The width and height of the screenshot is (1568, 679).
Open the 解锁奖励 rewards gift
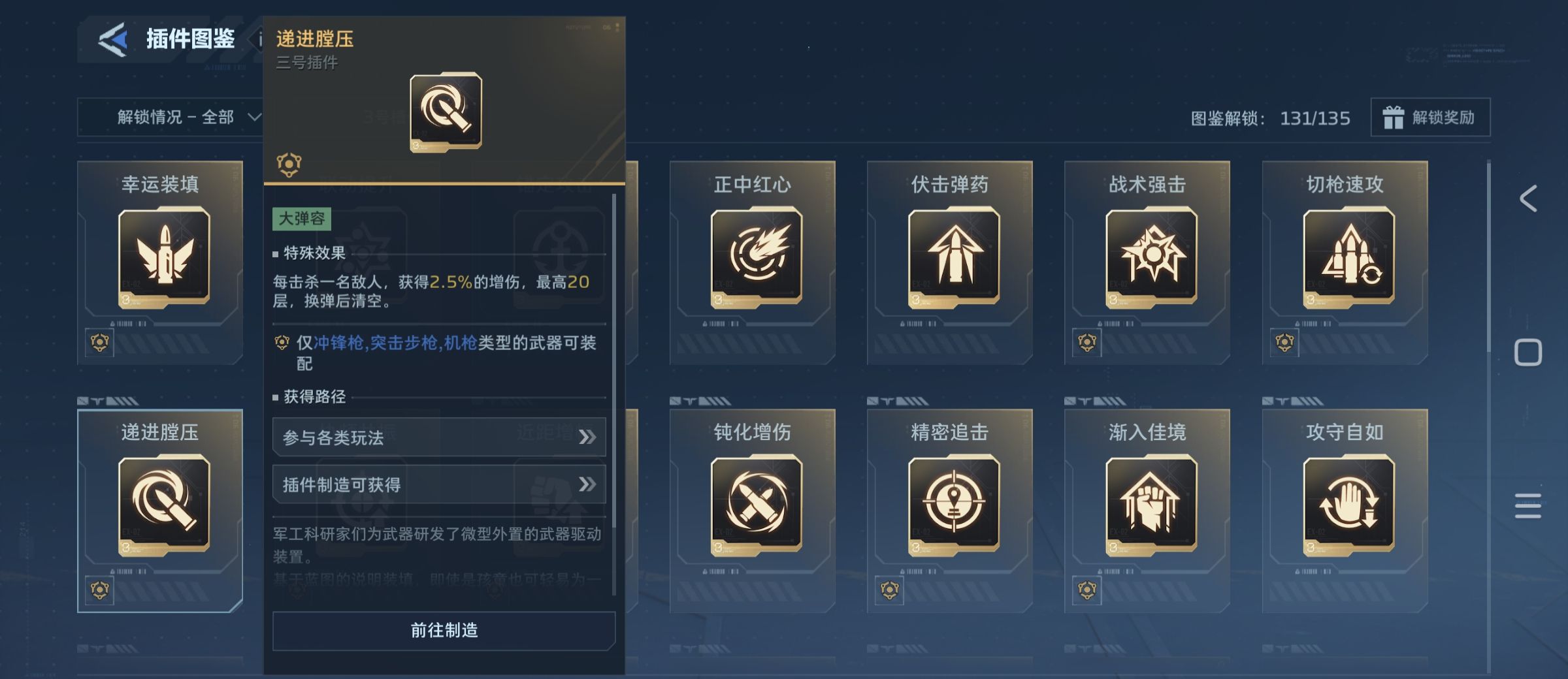[1429, 118]
